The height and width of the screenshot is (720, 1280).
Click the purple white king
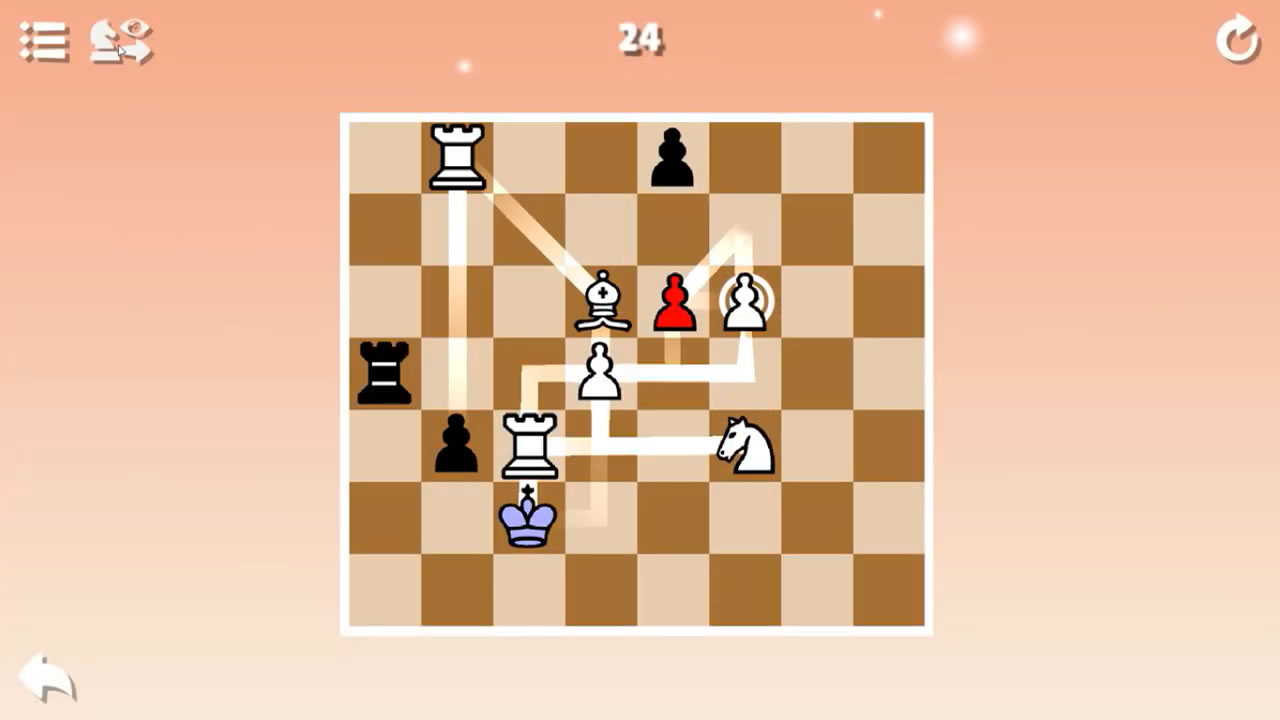pyautogui.click(x=528, y=520)
